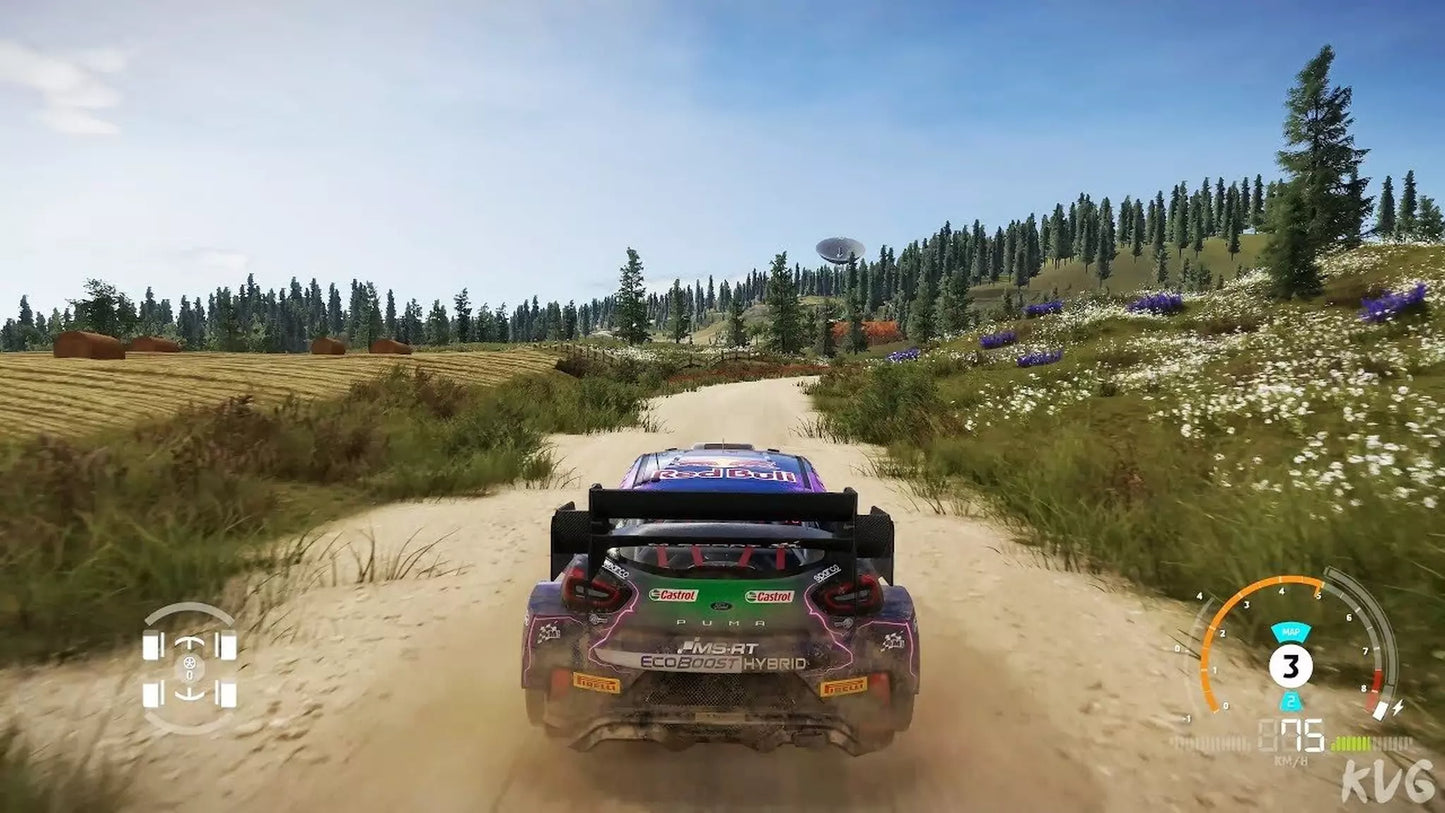Click the blue hybrid gear indicator showing 2

pos(1290,701)
